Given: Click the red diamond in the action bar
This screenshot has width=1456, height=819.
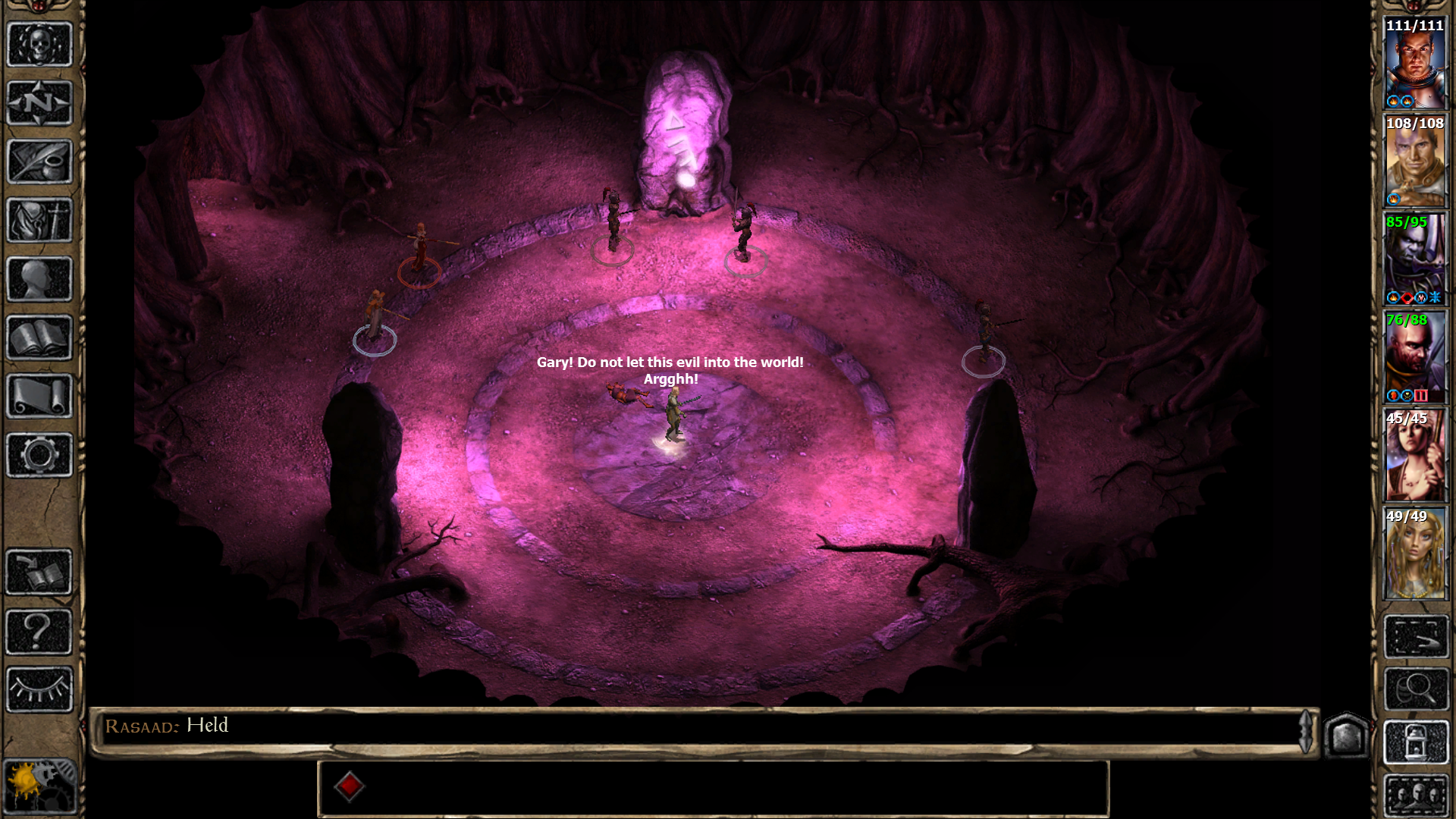Looking at the screenshot, I should tap(350, 786).
